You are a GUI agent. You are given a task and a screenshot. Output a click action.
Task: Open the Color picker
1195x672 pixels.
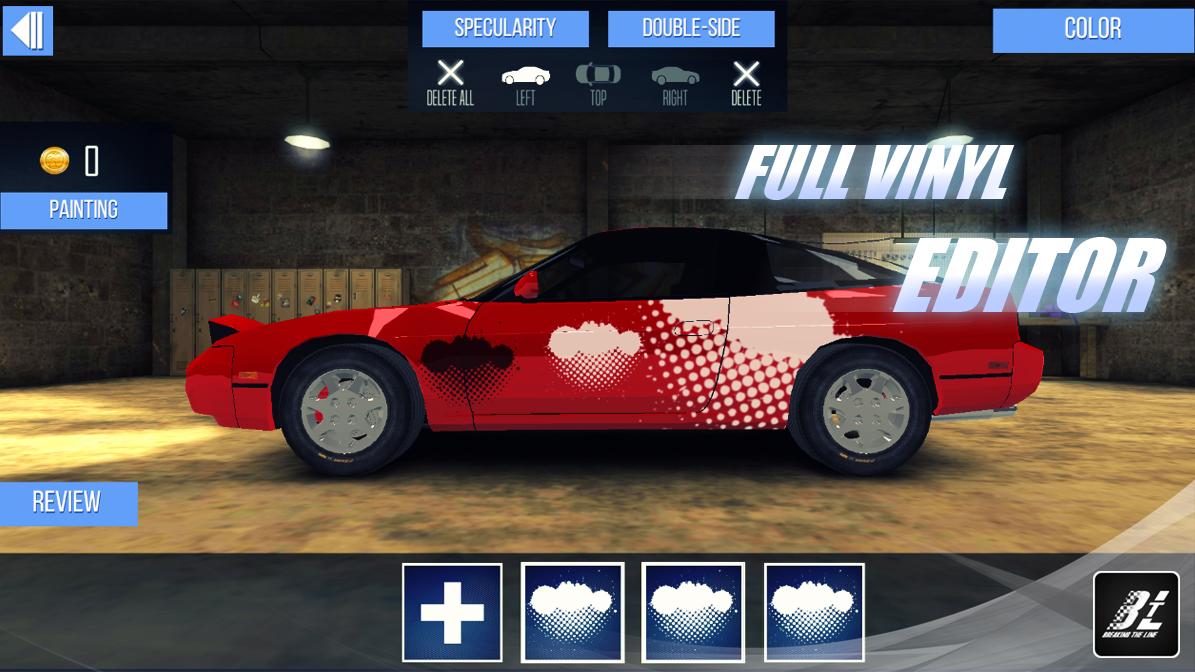[x=1093, y=29]
